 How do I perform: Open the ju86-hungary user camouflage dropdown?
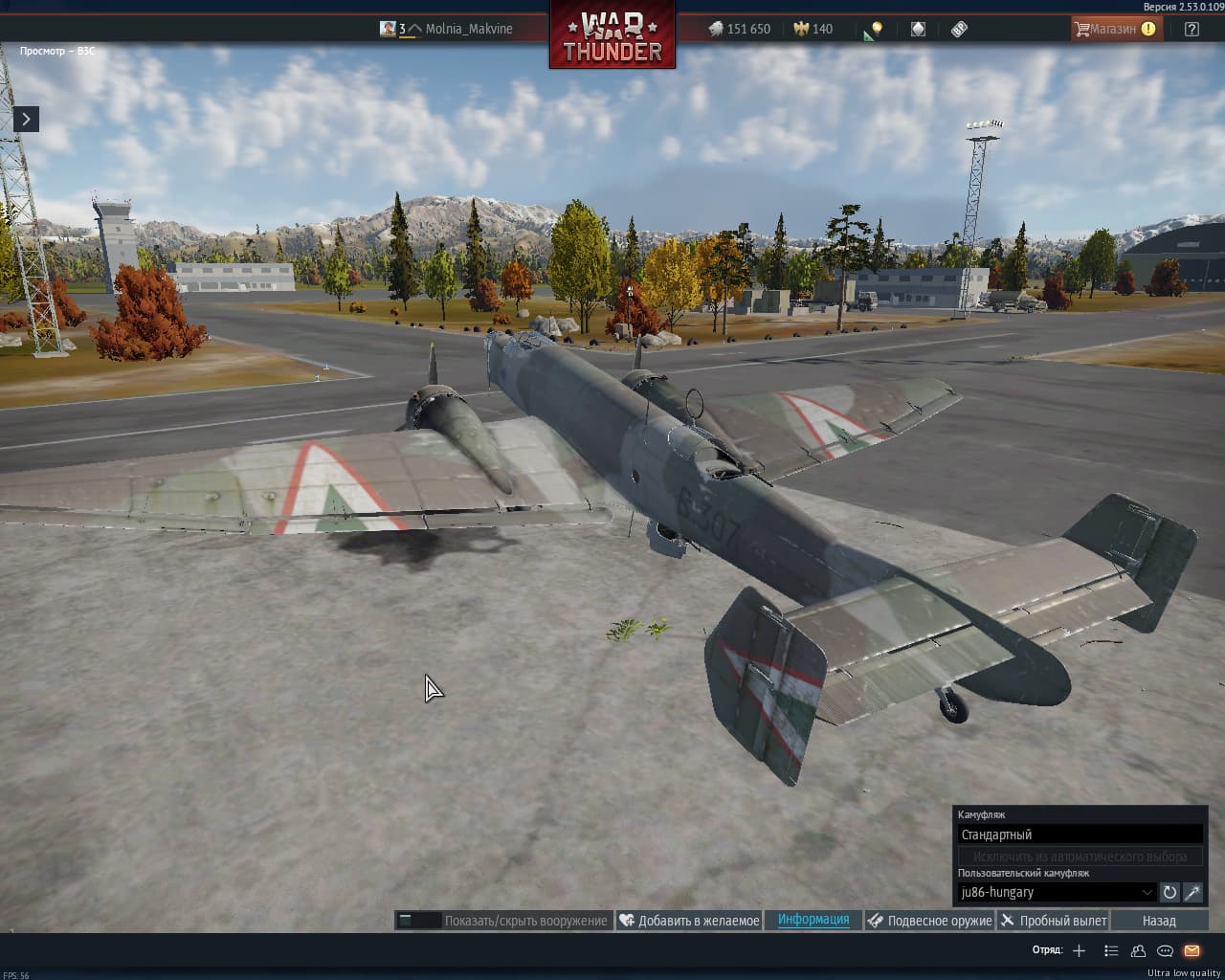pos(1057,892)
